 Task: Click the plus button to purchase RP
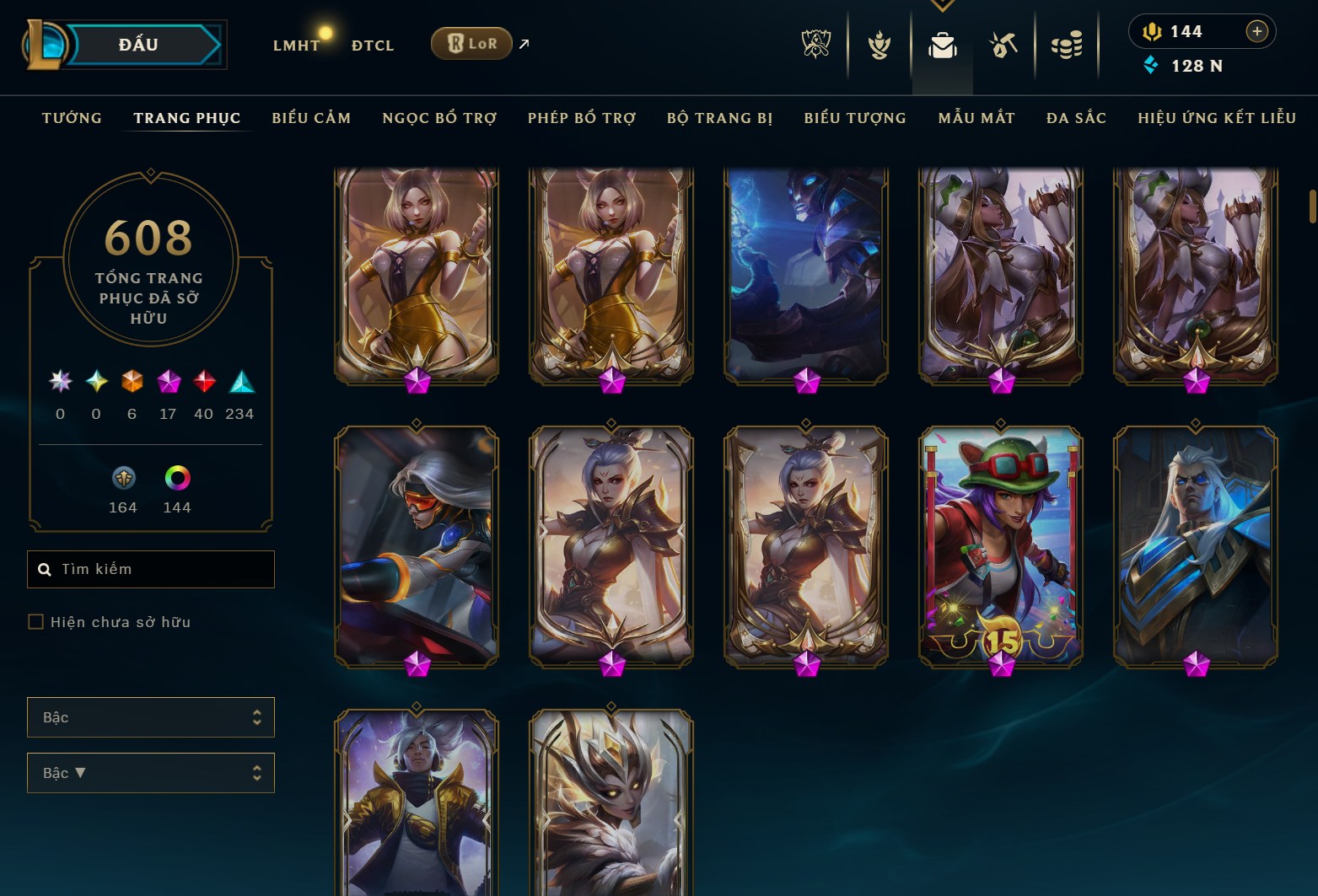[x=1257, y=31]
